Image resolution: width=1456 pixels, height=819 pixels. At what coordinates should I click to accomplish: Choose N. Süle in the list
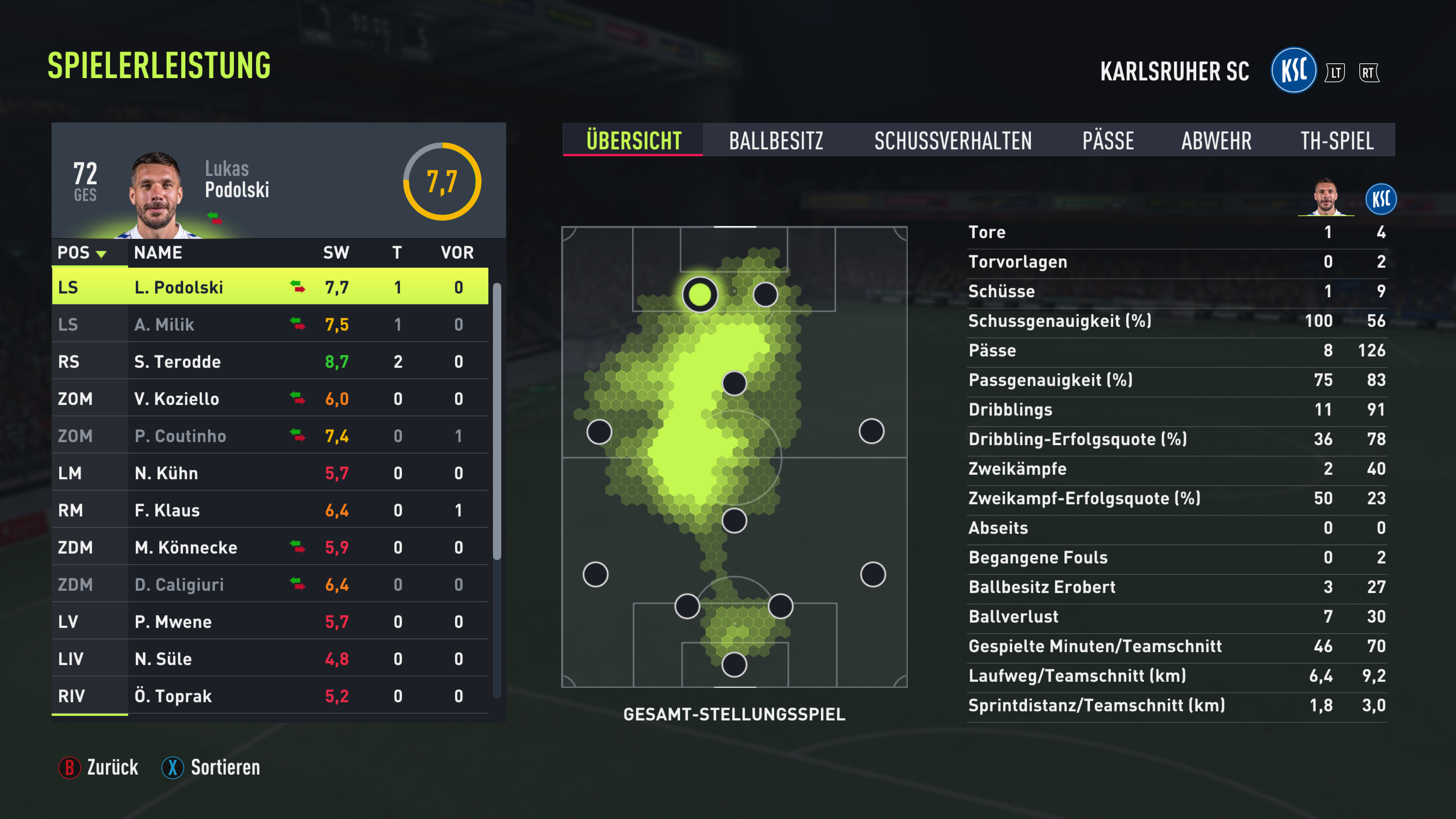coord(270,659)
